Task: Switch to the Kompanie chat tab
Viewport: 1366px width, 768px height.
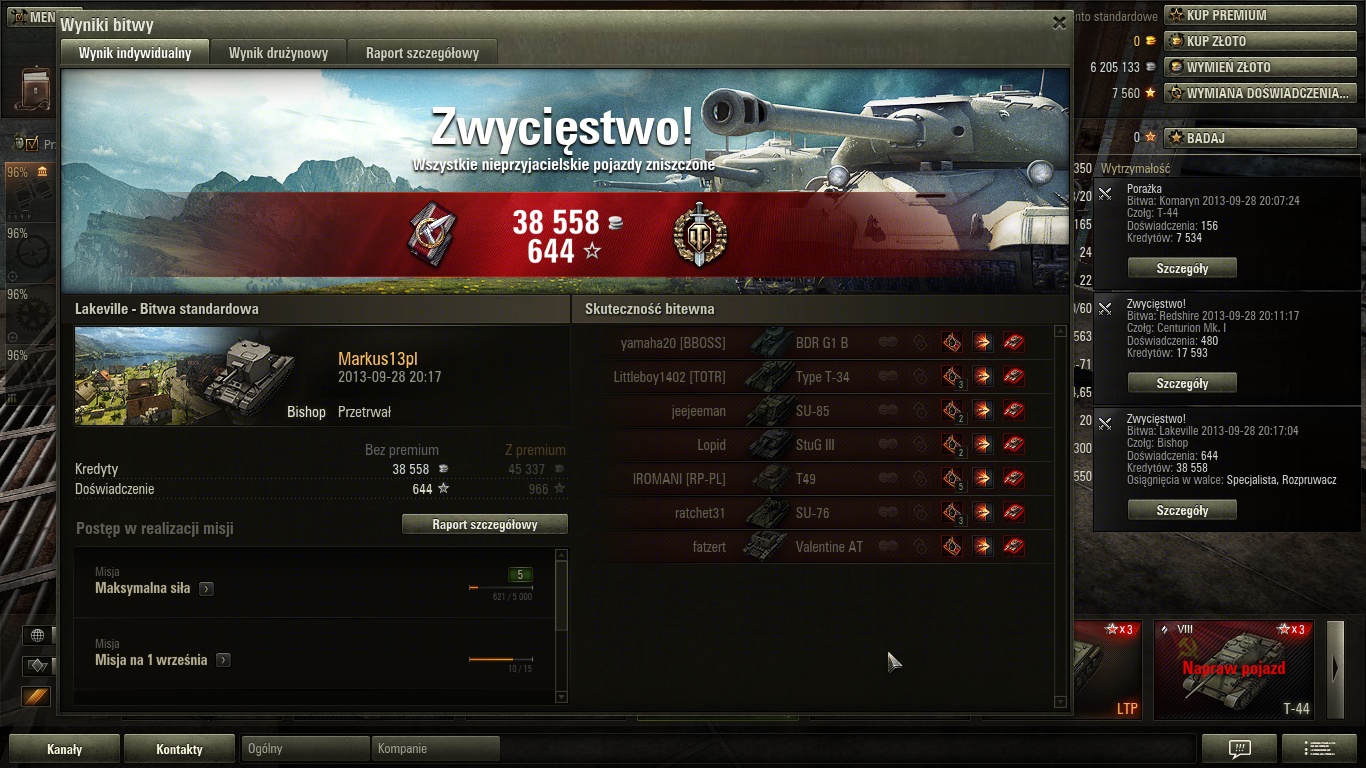Action: click(x=435, y=748)
